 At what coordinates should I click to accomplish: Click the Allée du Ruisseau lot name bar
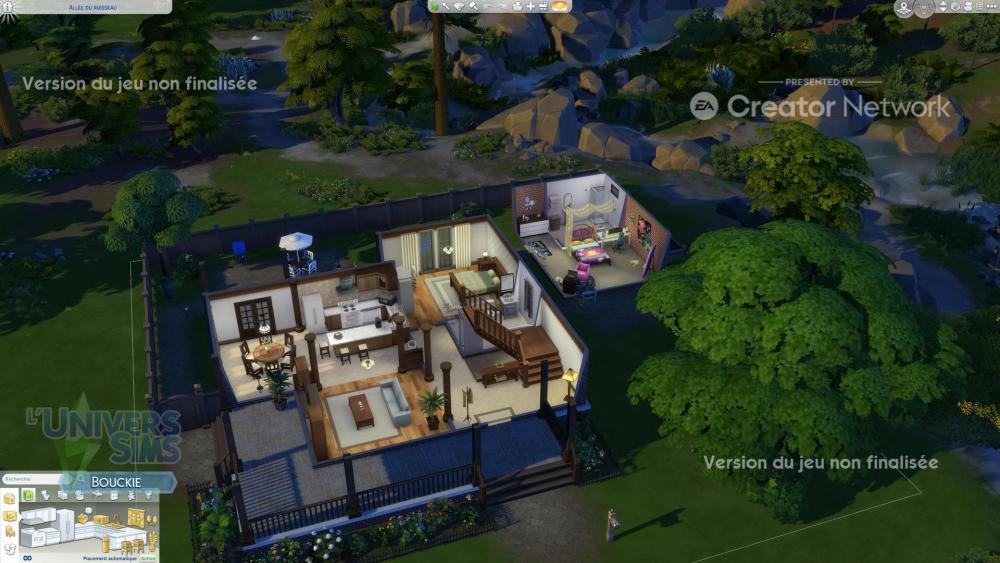click(x=85, y=6)
